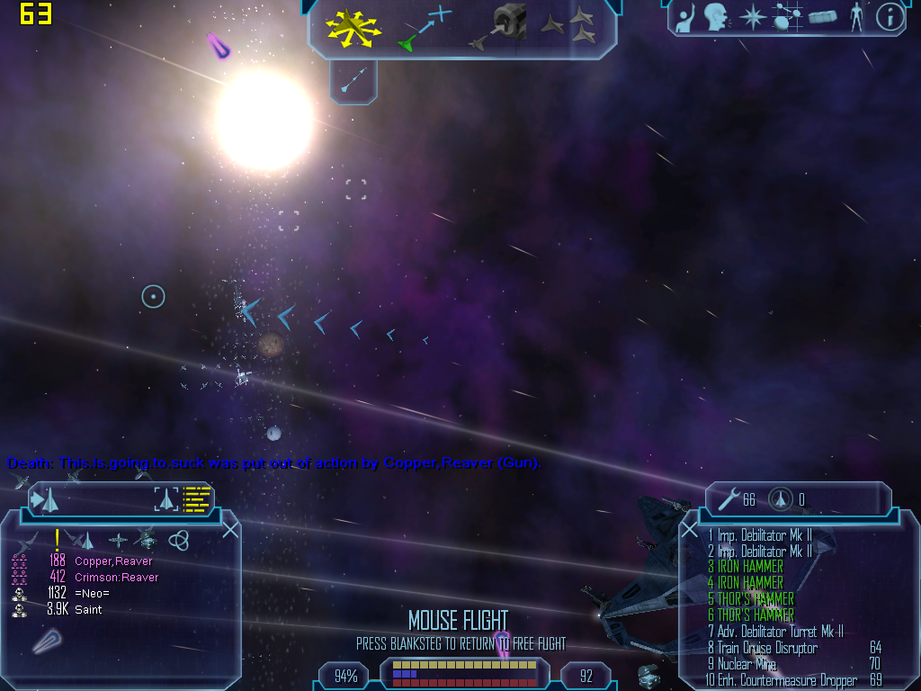
Task: Use the wrench repair nanobots icon
Action: 730,499
